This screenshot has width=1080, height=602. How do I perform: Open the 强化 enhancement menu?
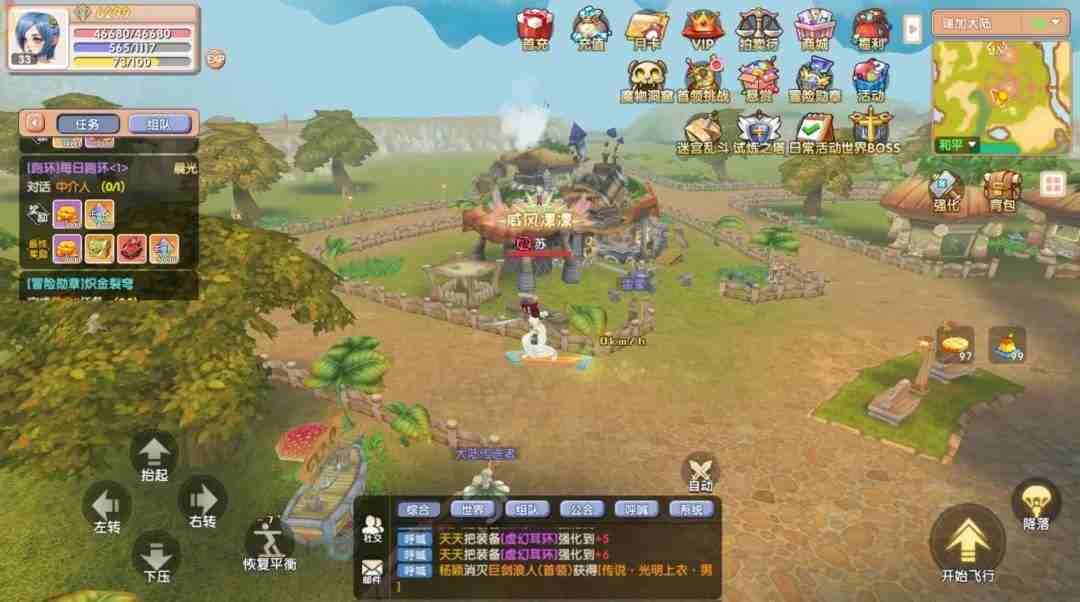(946, 190)
